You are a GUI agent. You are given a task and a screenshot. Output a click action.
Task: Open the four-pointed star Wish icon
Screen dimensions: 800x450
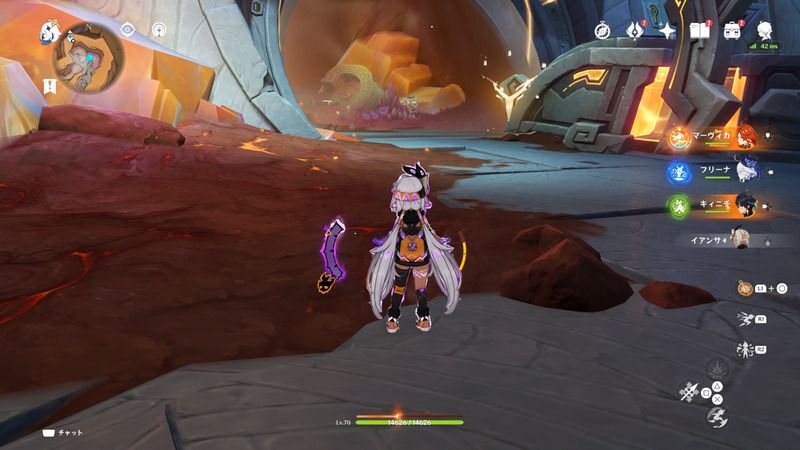(666, 30)
